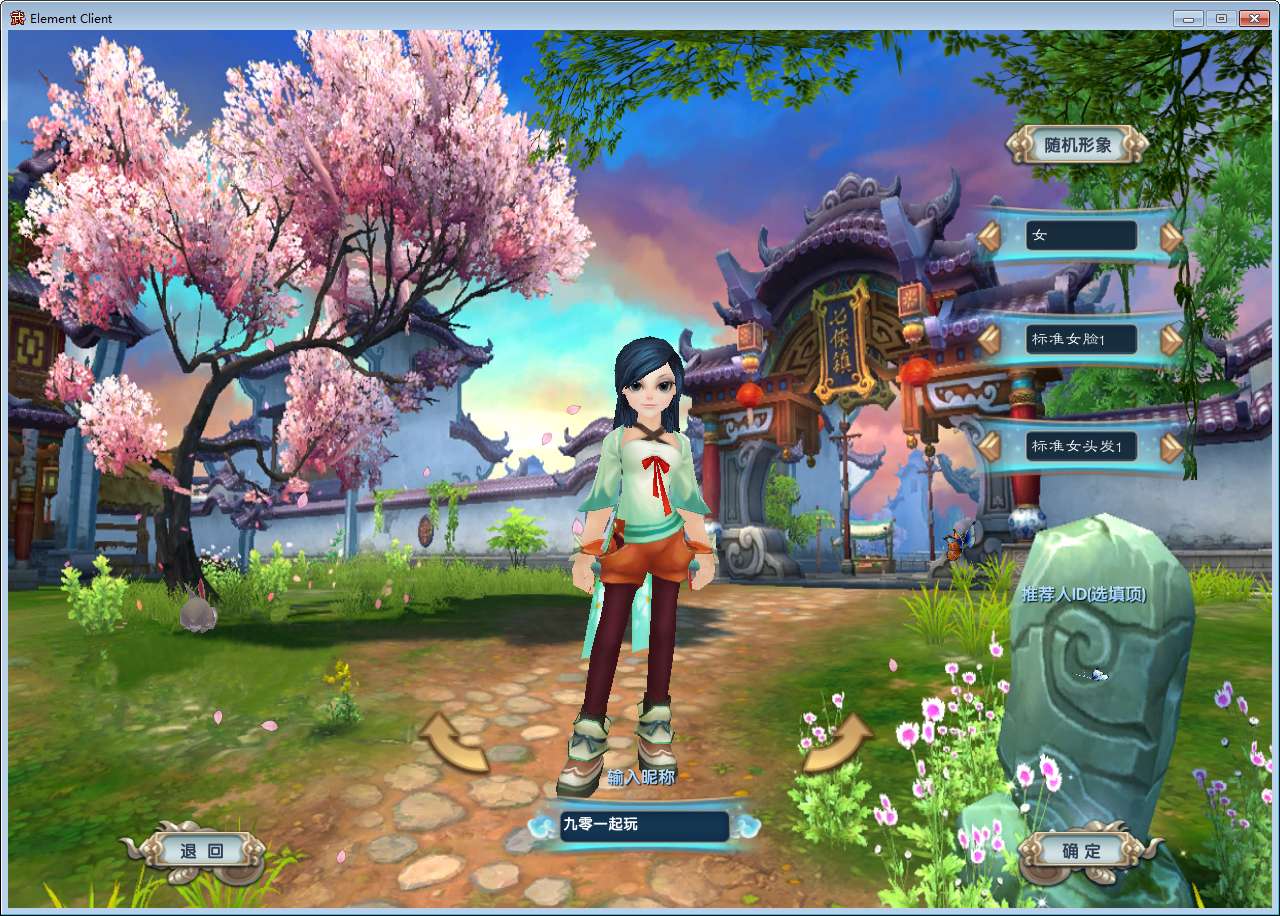The width and height of the screenshot is (1280, 916).
Task: Click the nickname field showing 九零一起玩
Action: 643,825
